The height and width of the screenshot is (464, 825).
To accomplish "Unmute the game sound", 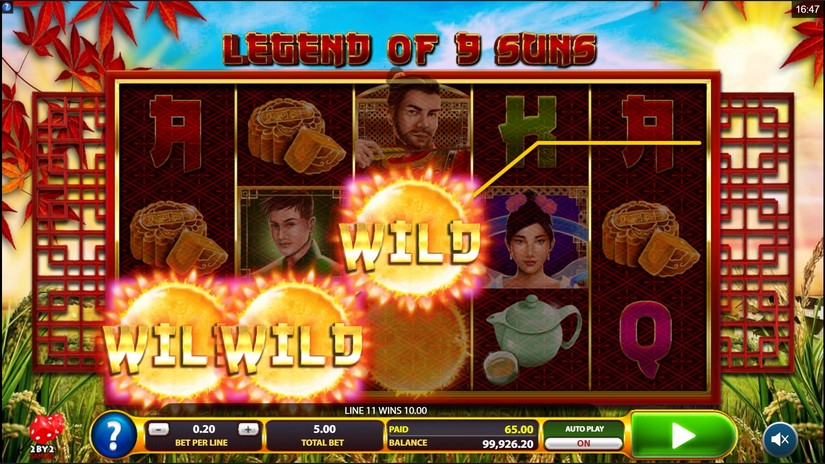I will pos(780,437).
